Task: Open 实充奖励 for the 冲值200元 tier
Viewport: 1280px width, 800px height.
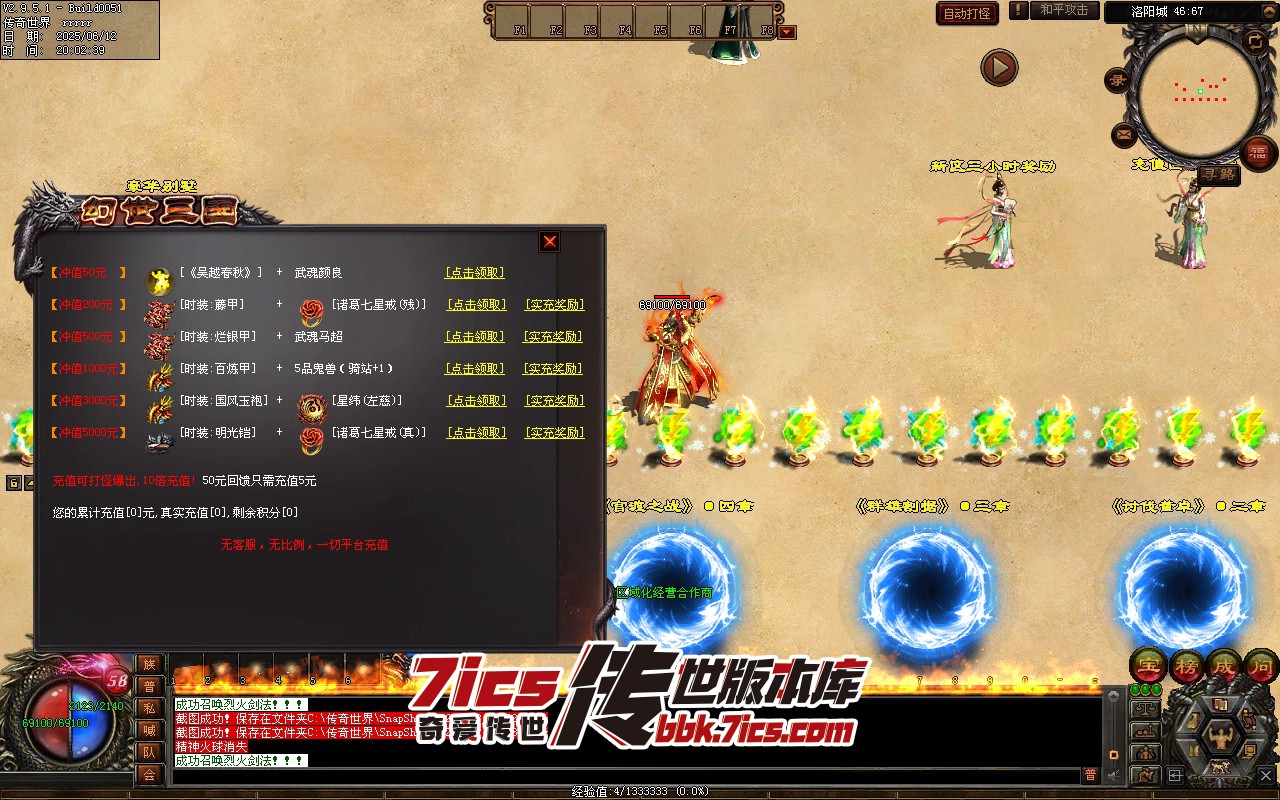Action: pyautogui.click(x=554, y=304)
